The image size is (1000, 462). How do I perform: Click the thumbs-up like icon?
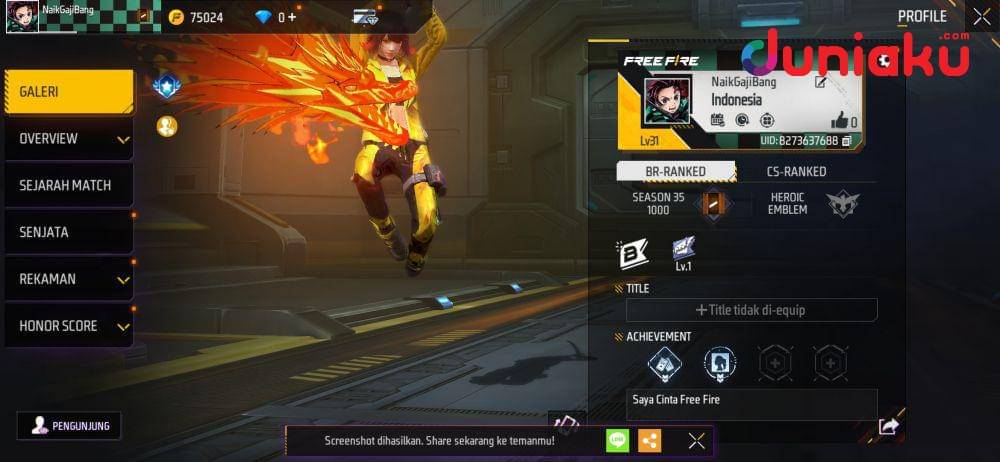pos(838,121)
